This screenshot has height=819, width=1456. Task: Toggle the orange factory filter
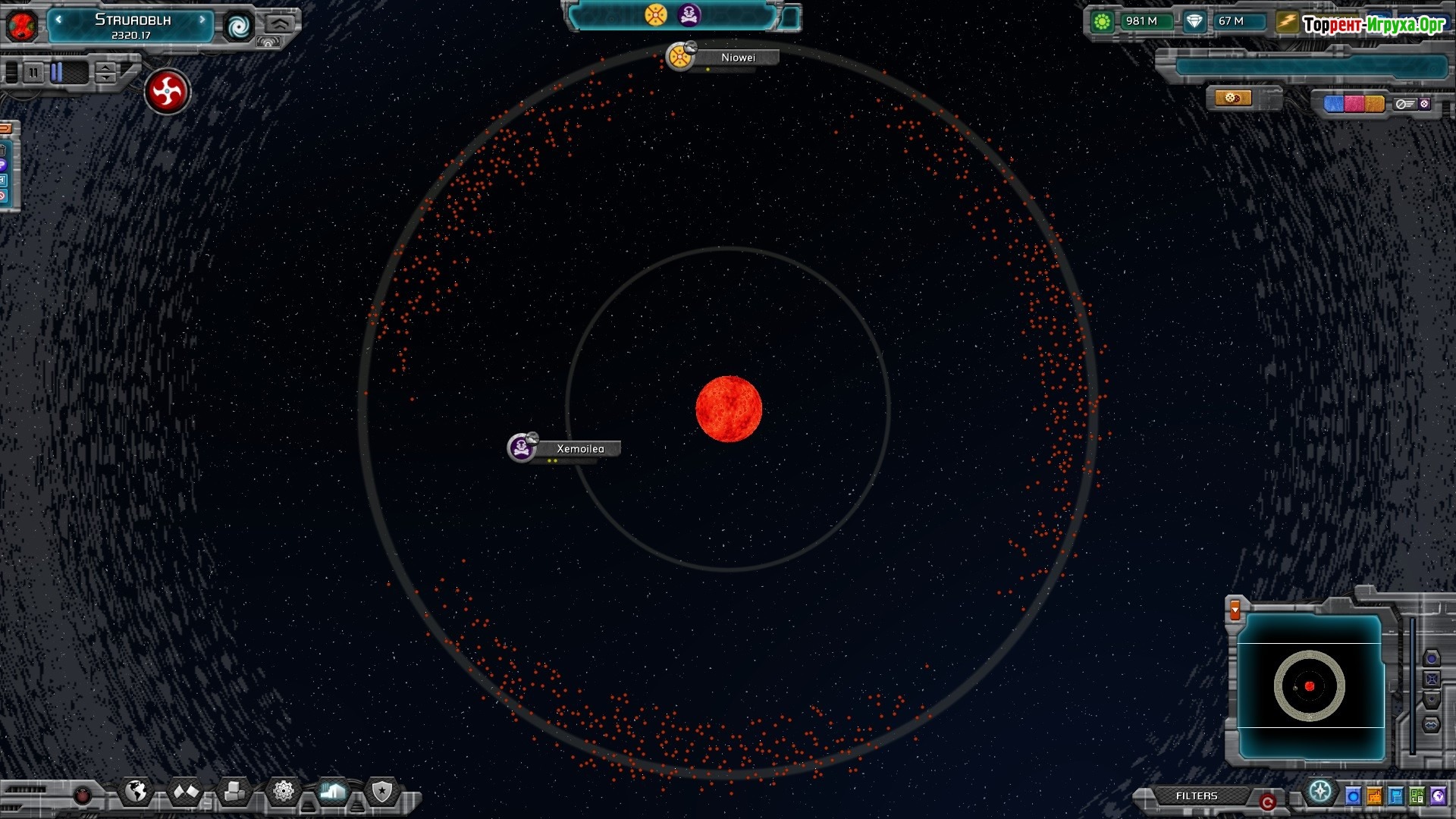[x=1374, y=796]
